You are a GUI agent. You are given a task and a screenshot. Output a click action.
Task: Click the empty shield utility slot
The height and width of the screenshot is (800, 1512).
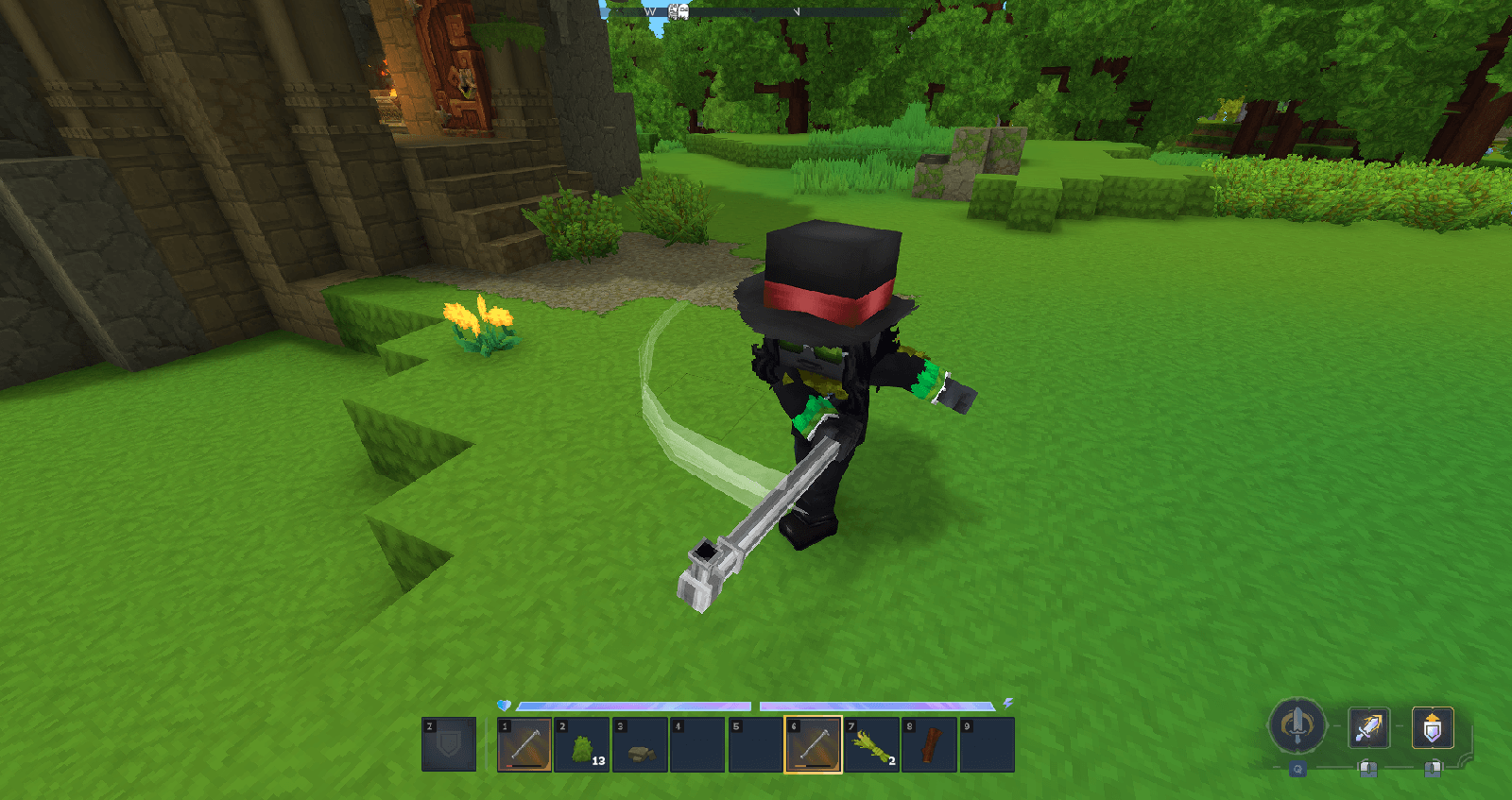(449, 744)
